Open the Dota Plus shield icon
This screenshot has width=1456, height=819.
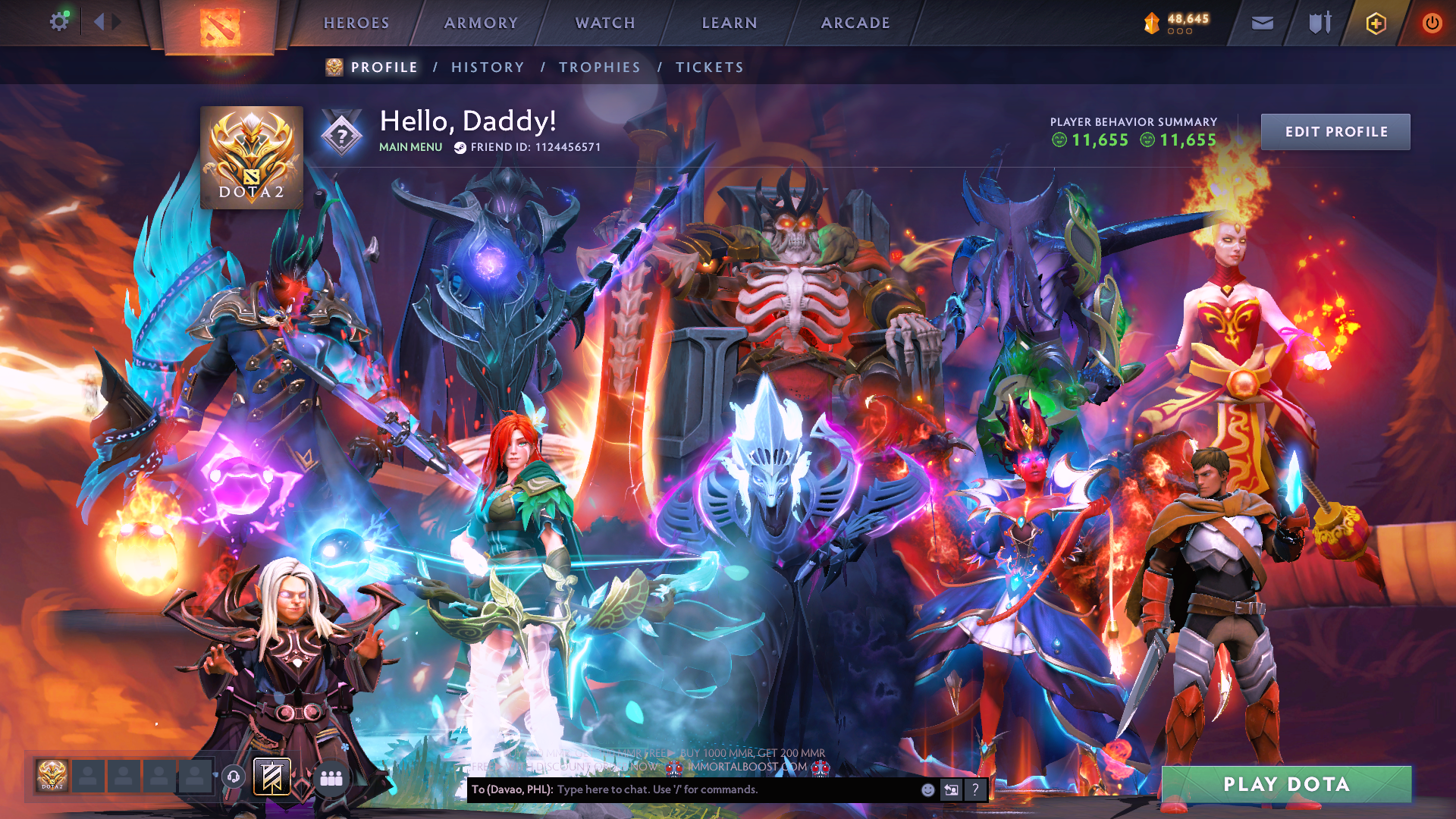pos(1376,24)
